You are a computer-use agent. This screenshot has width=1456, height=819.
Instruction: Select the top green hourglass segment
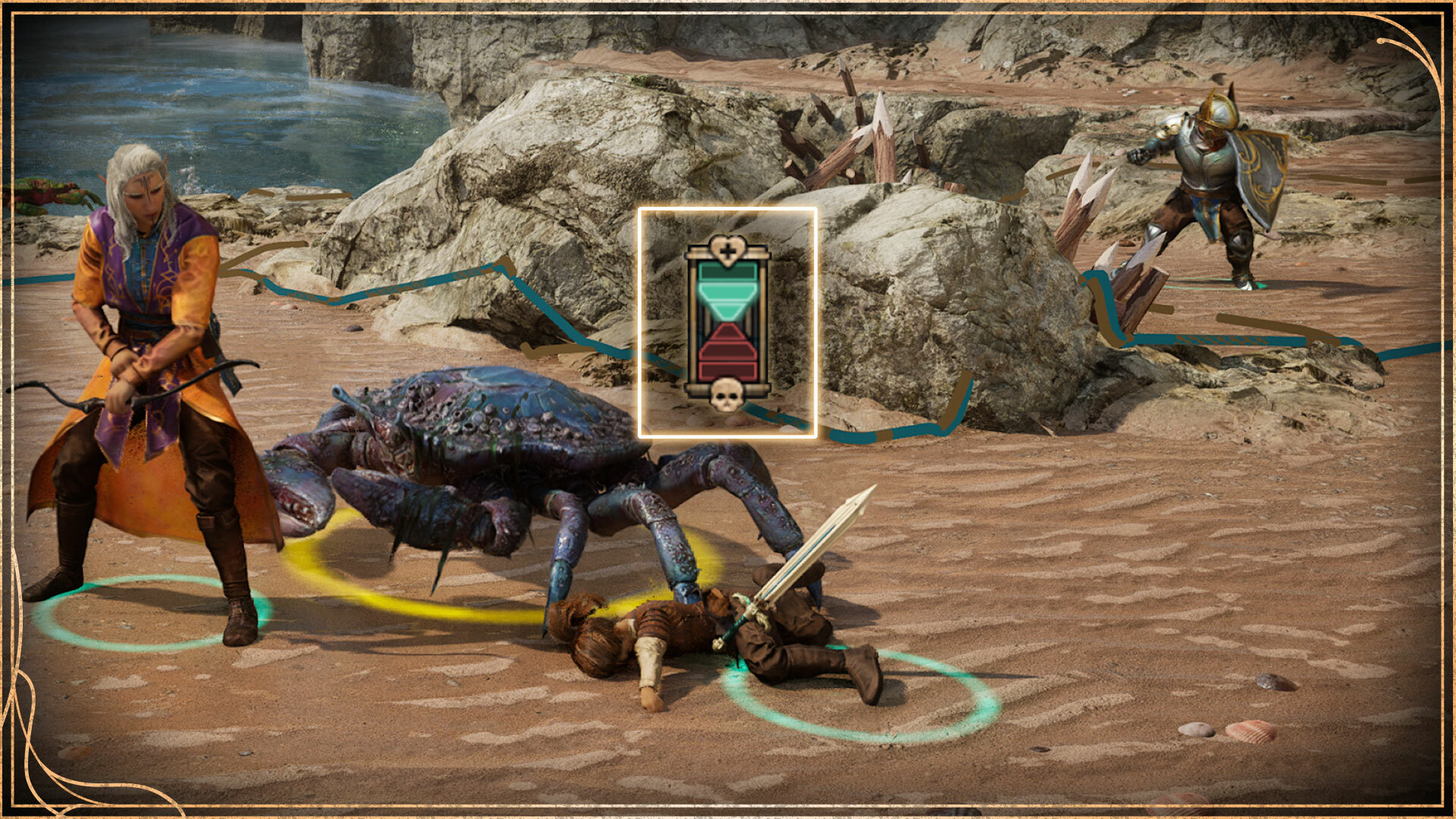click(x=728, y=271)
